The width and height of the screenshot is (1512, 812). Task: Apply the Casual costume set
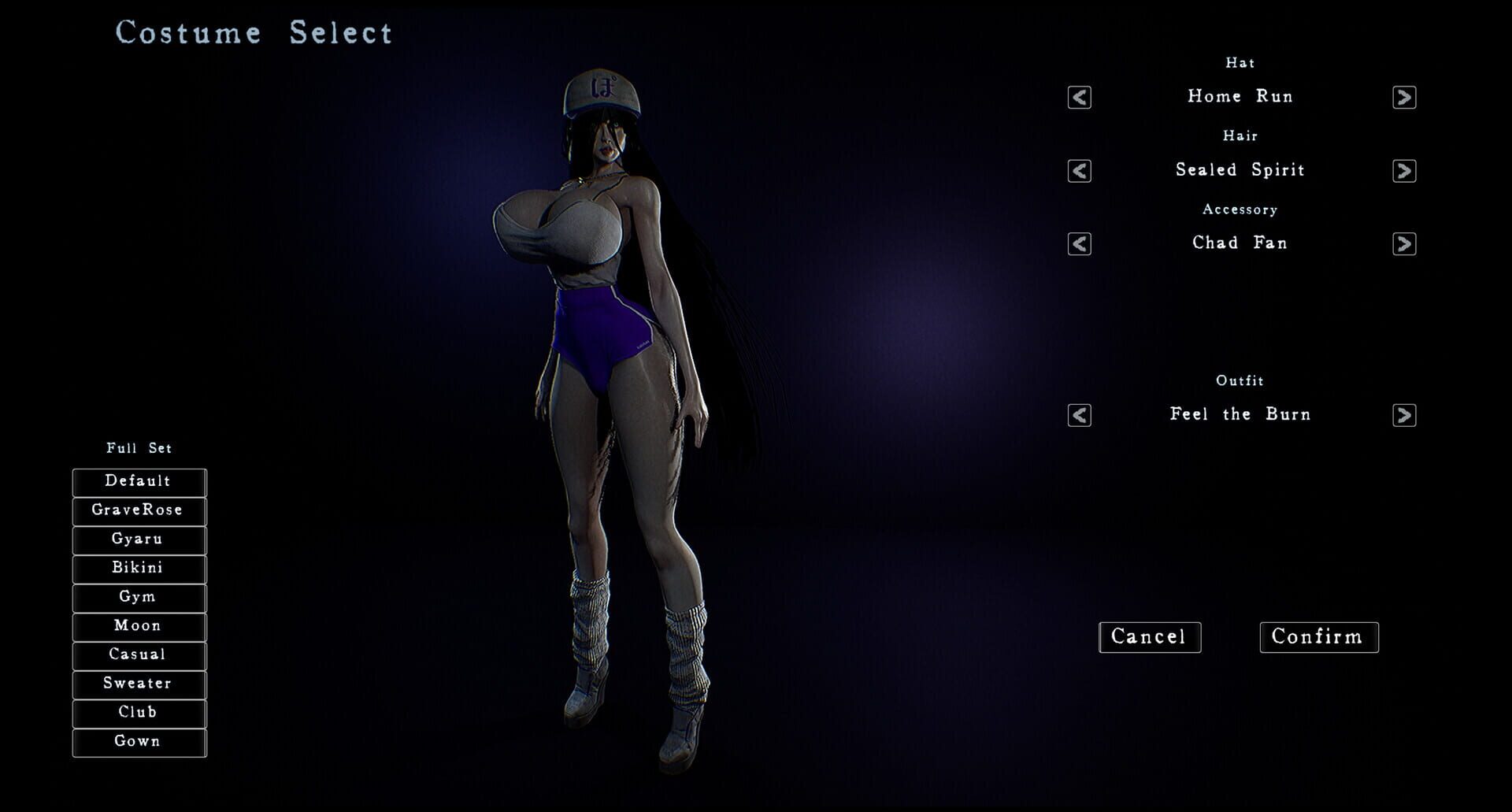139,654
